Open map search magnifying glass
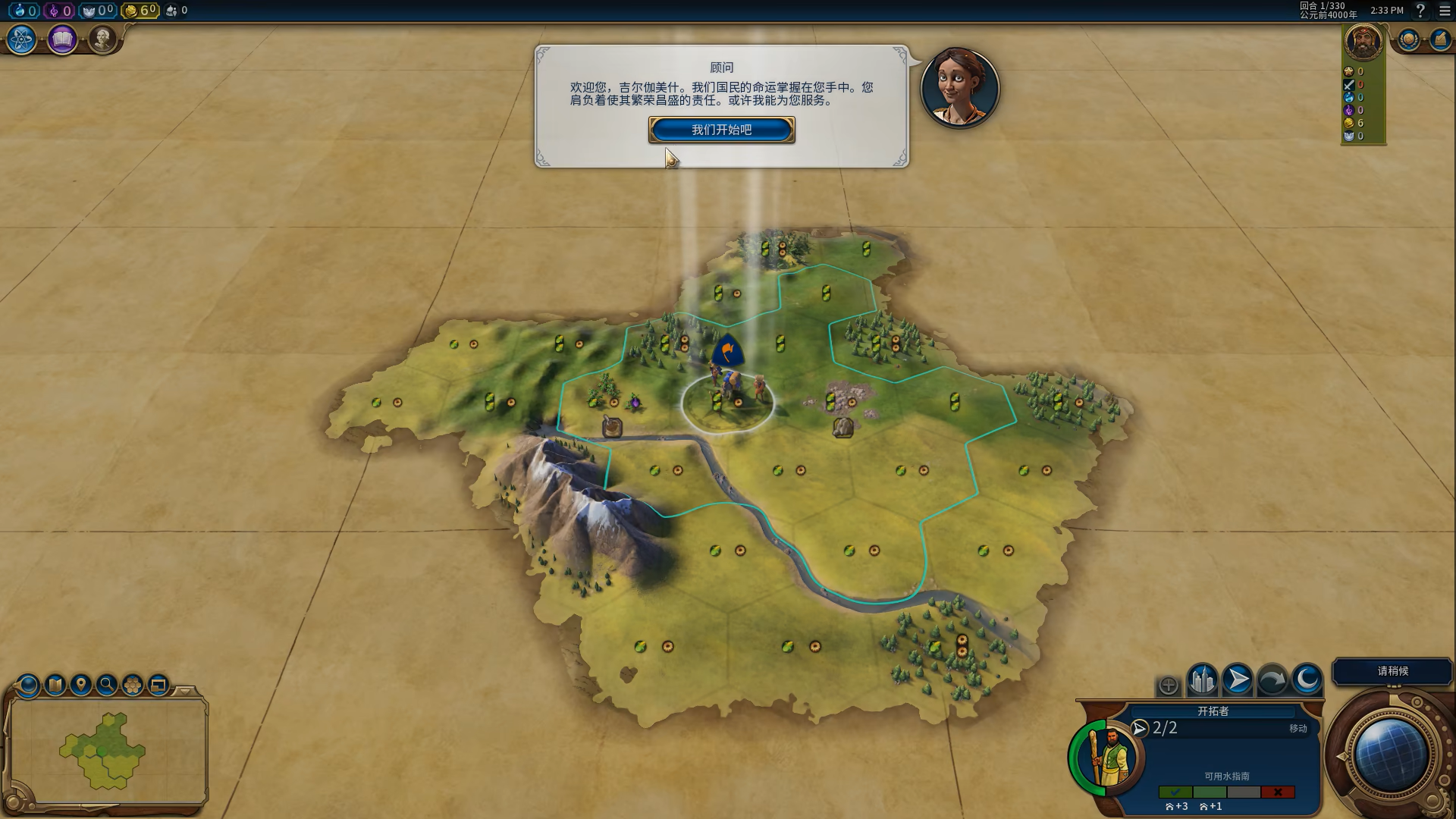The image size is (1456, 819). click(107, 686)
